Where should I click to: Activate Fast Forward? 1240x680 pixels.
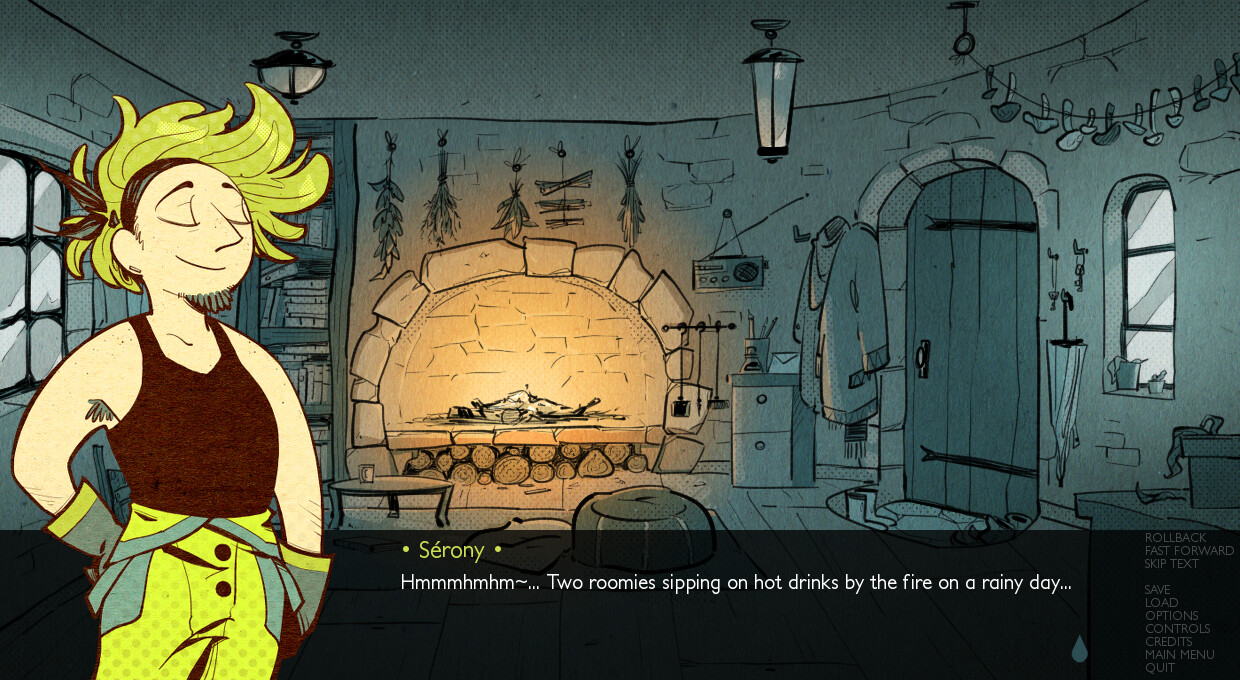1189,551
